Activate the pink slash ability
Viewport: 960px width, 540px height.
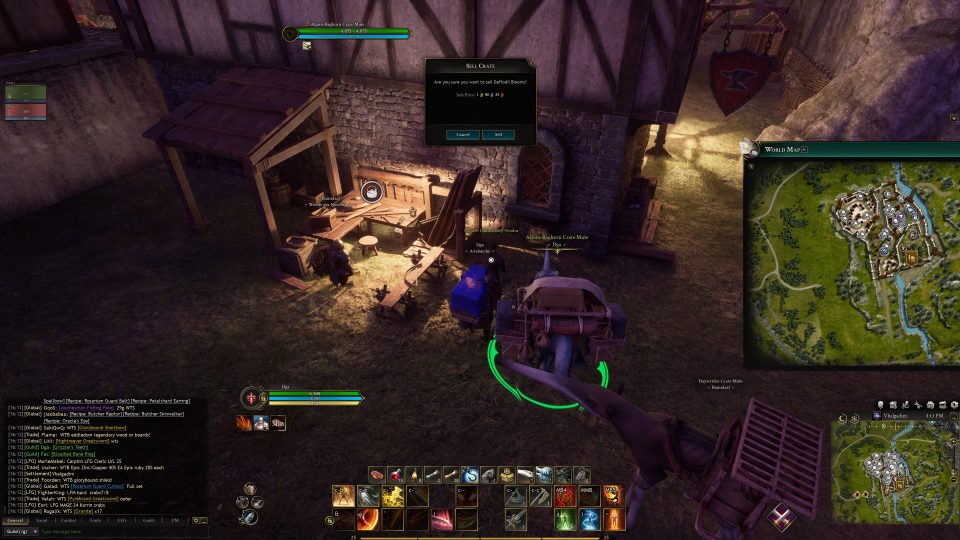point(441,518)
